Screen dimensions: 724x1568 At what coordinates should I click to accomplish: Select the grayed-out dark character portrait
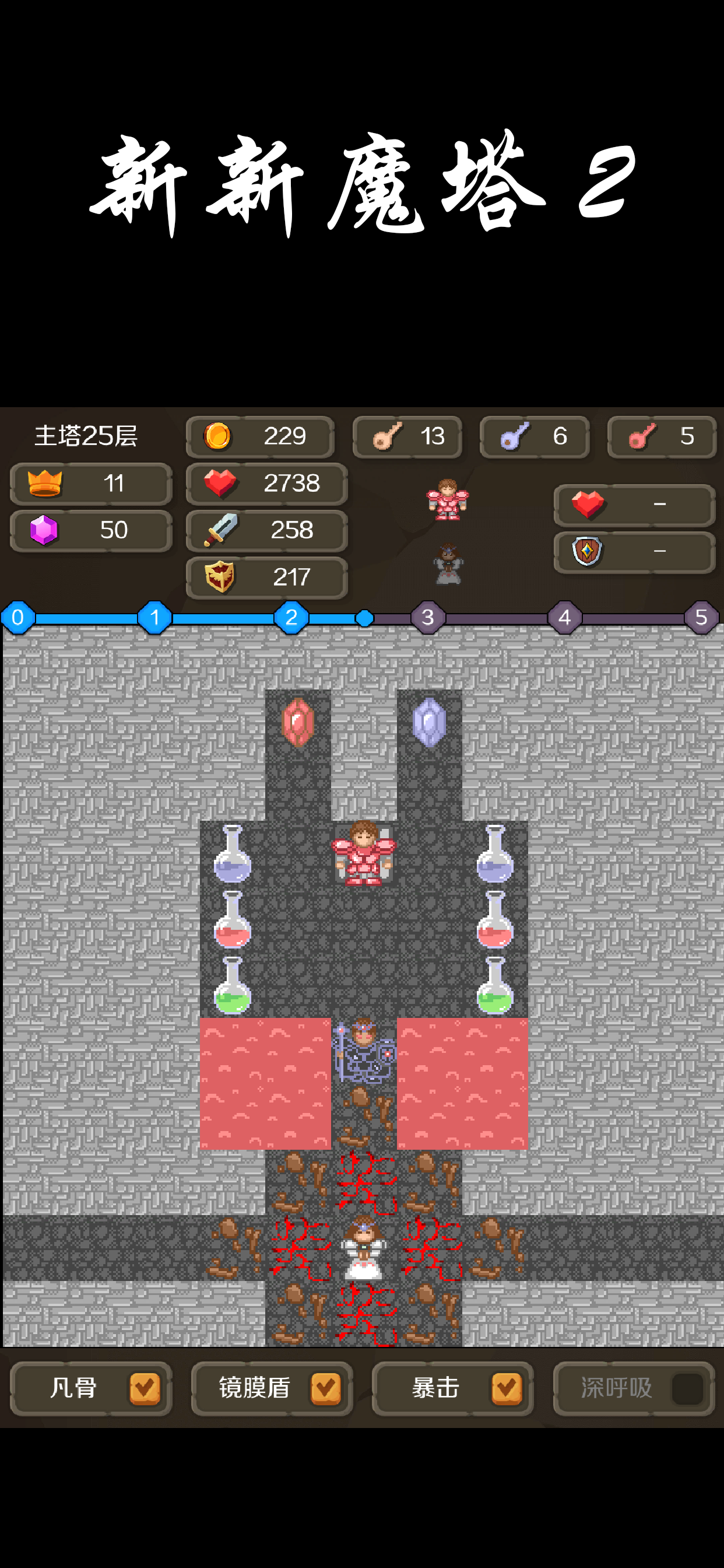(x=448, y=563)
